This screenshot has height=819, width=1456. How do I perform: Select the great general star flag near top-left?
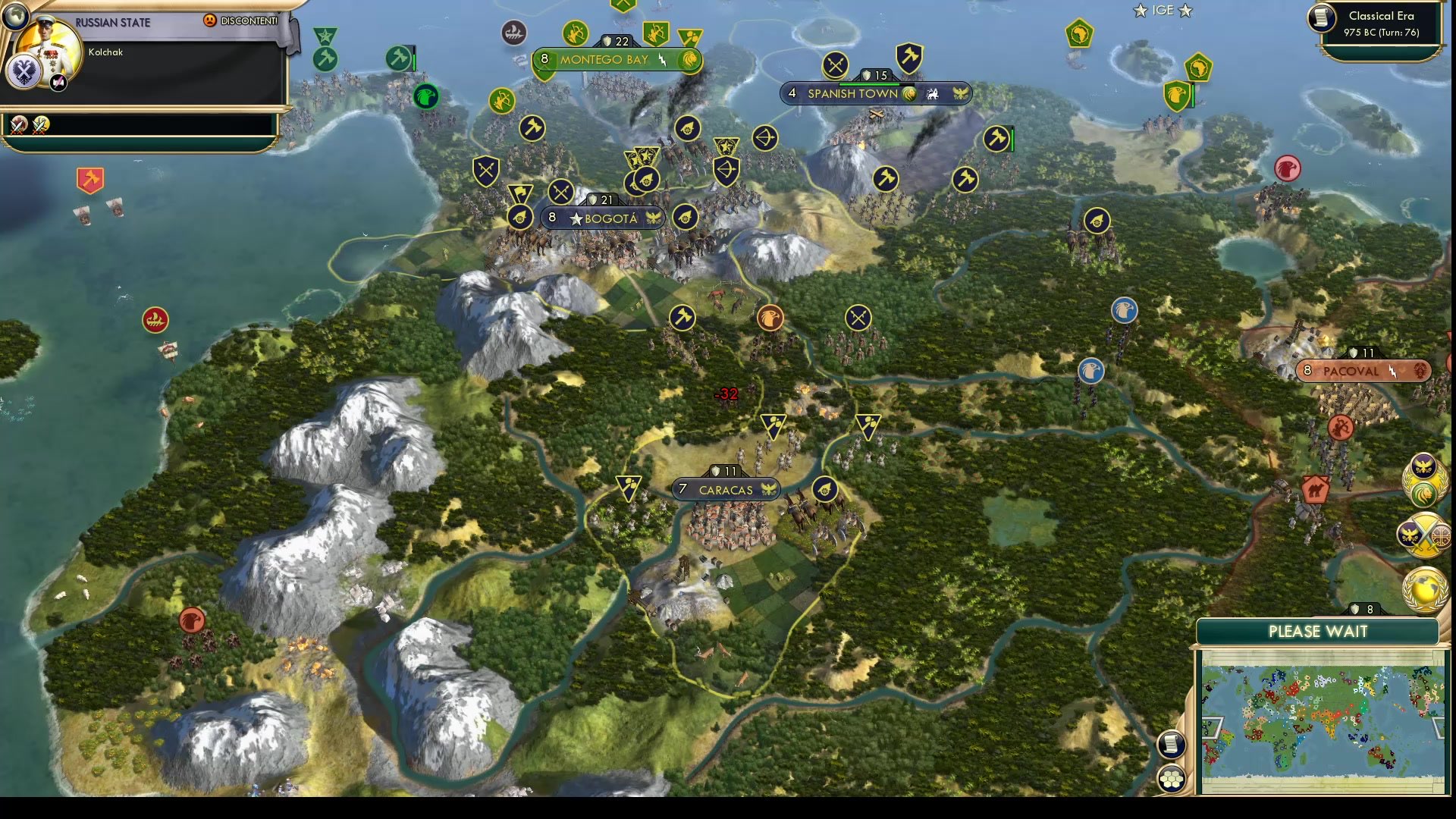tap(326, 34)
